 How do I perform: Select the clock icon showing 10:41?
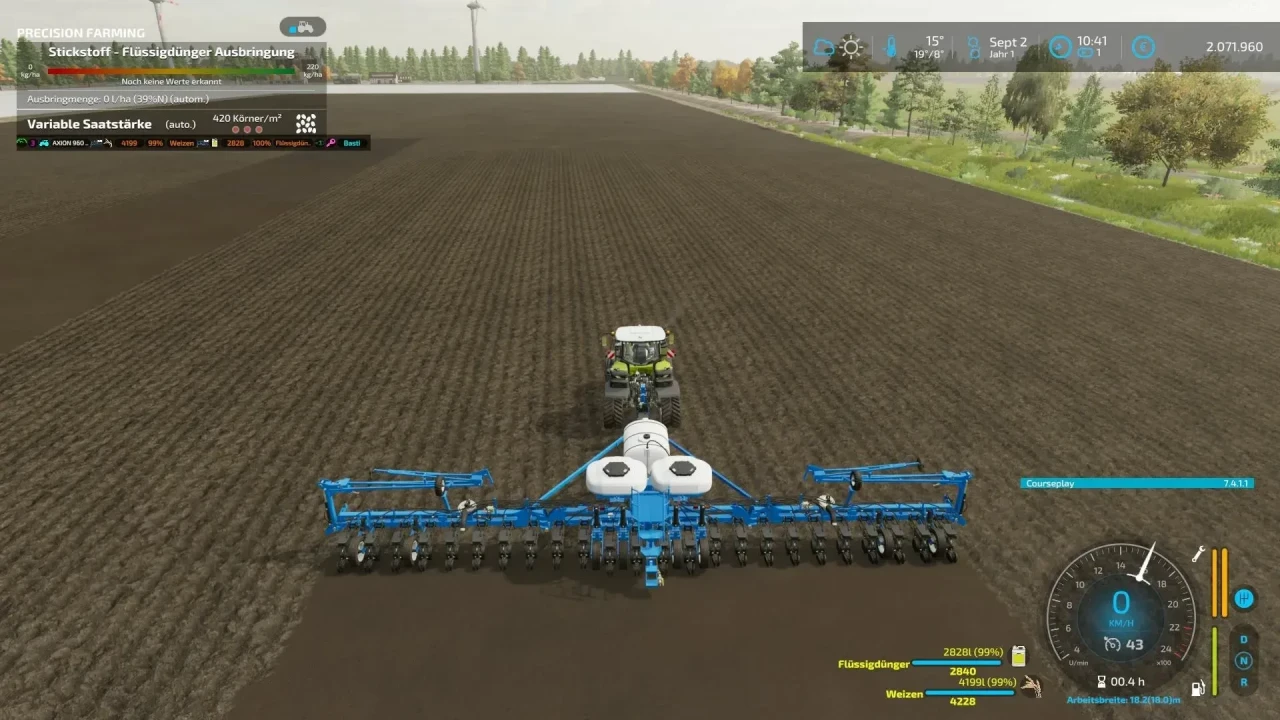click(x=1059, y=46)
